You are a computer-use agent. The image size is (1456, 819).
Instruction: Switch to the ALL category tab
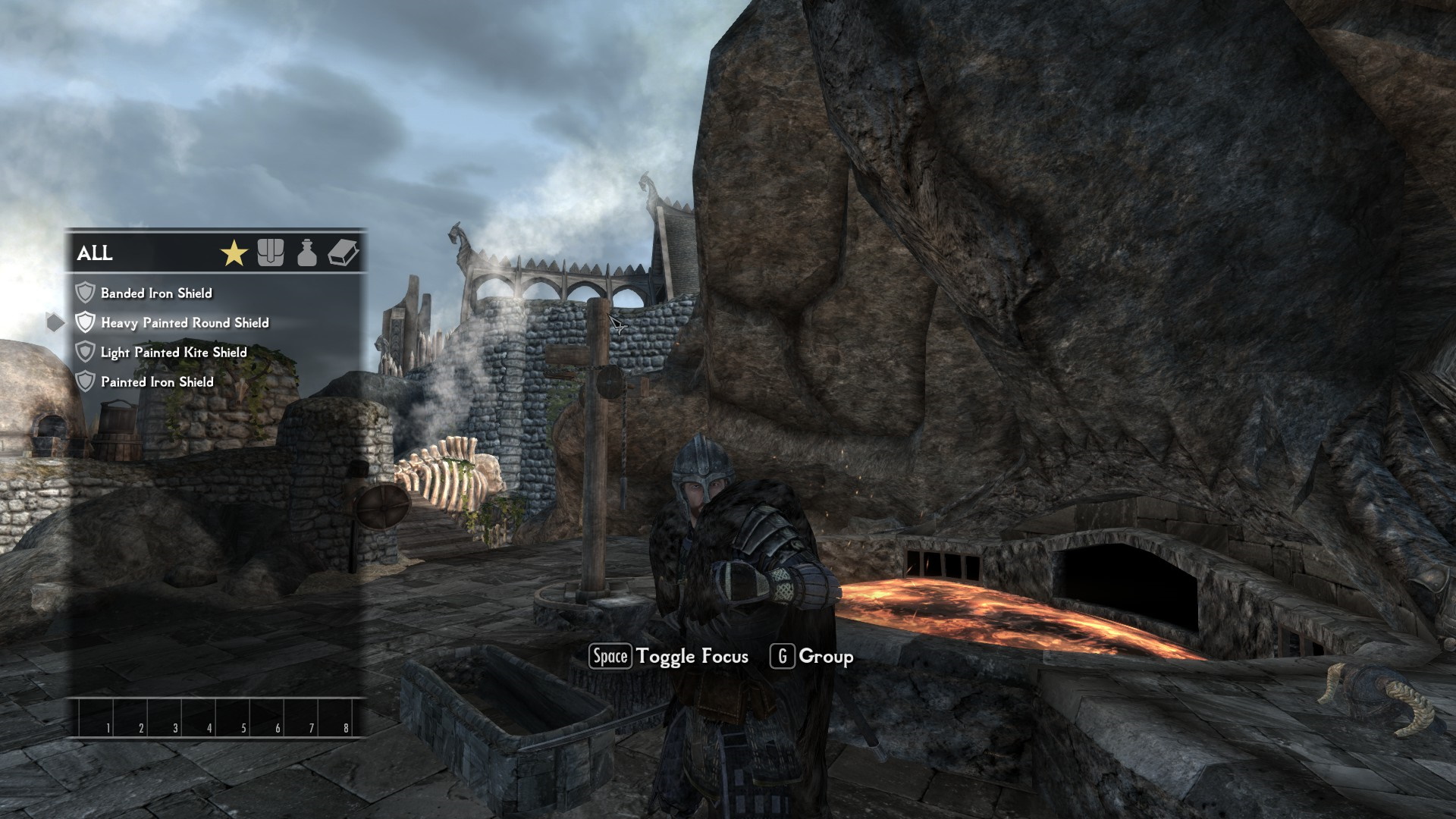tap(94, 255)
